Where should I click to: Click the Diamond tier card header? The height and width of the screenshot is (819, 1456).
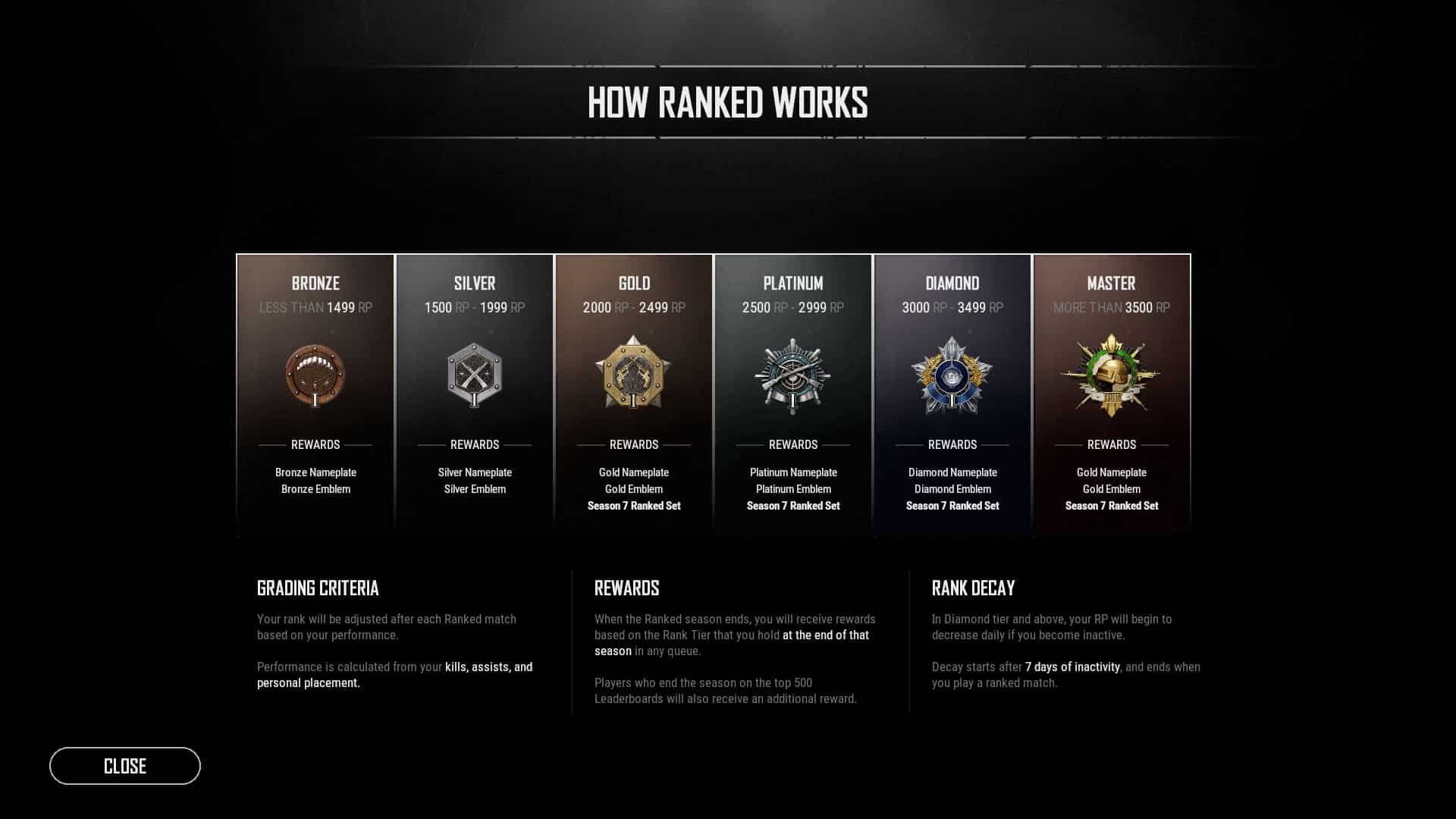tap(952, 284)
